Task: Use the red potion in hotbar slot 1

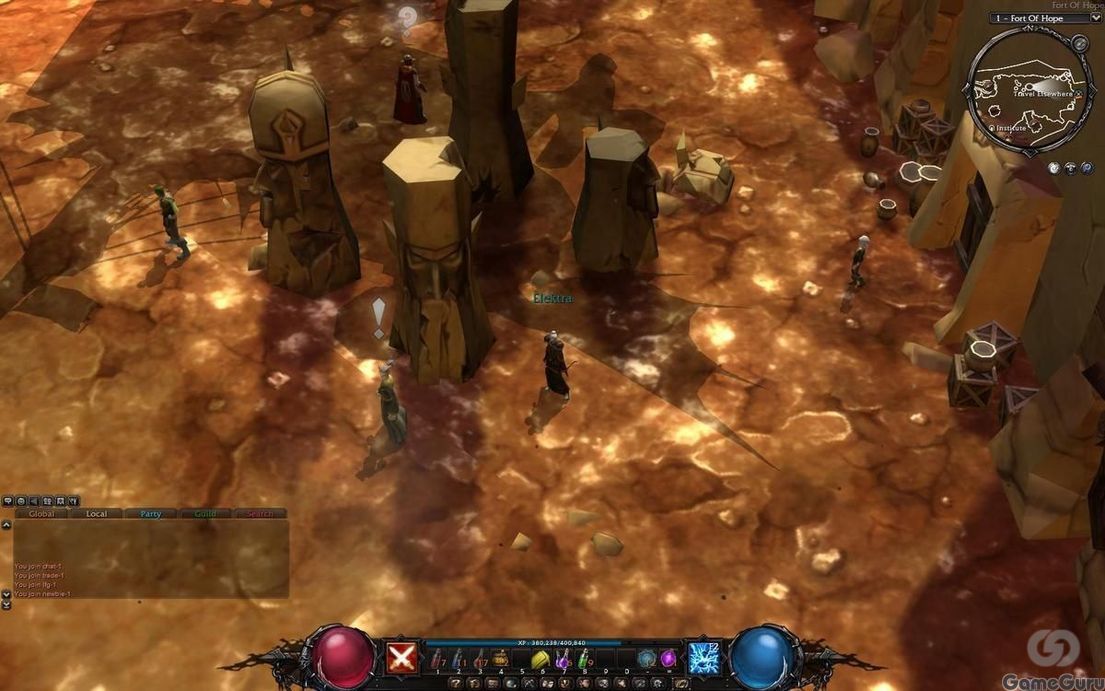Action: 436,659
